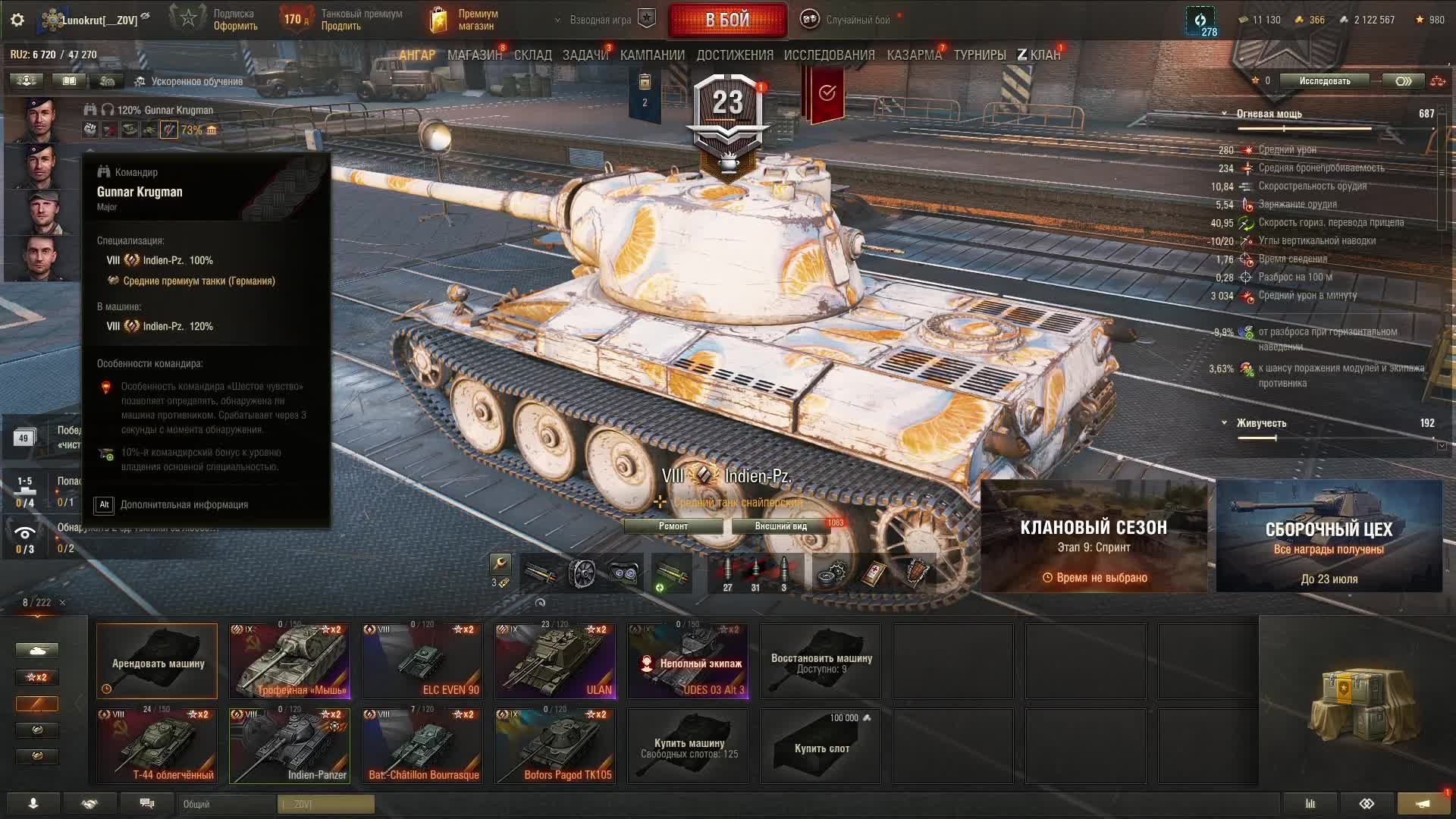
Task: Switch to the СКЛАД tab
Action: [532, 55]
